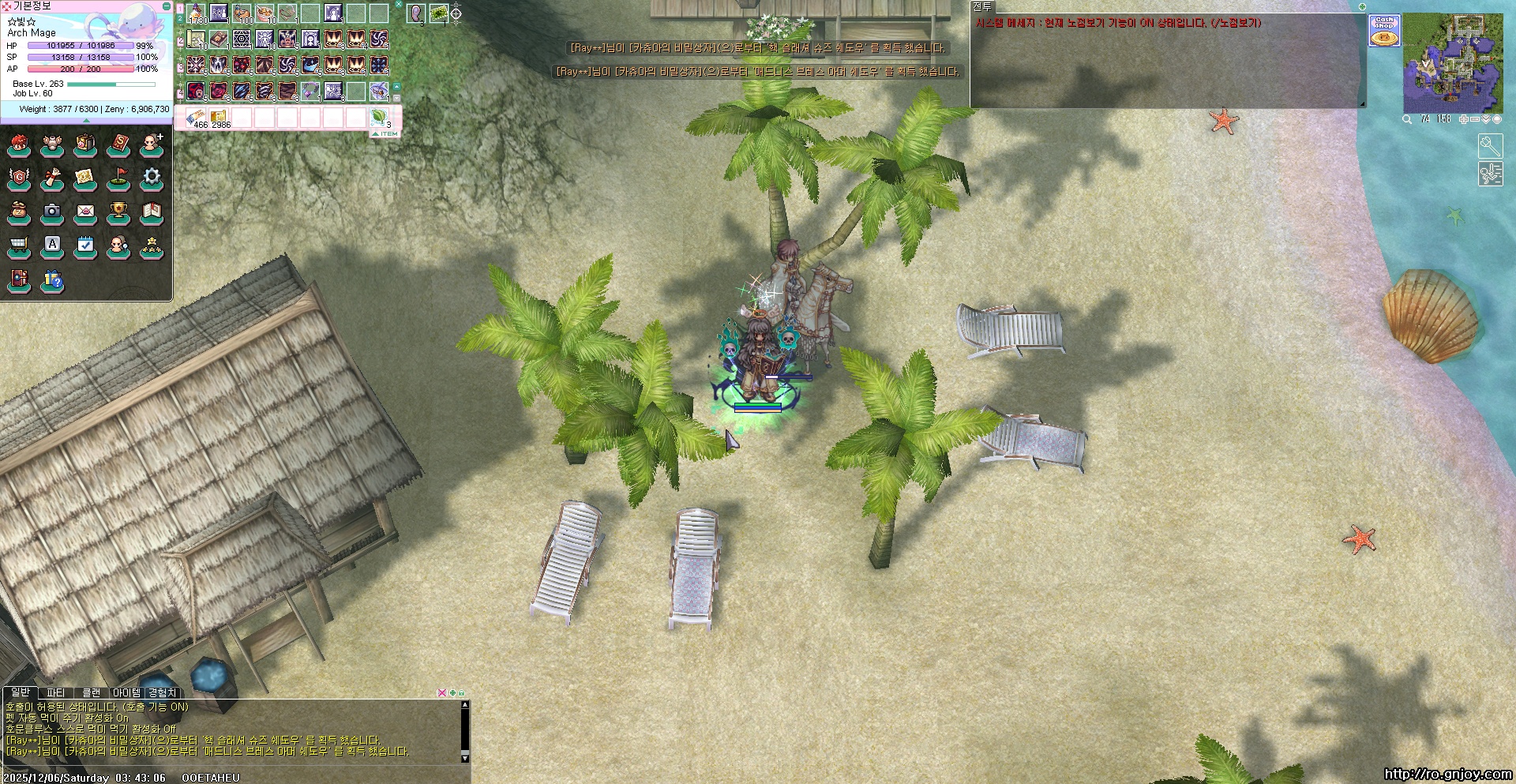Image resolution: width=1516 pixels, height=784 pixels.
Task: Zoom out the minimap with minus button
Action: 1474,119
